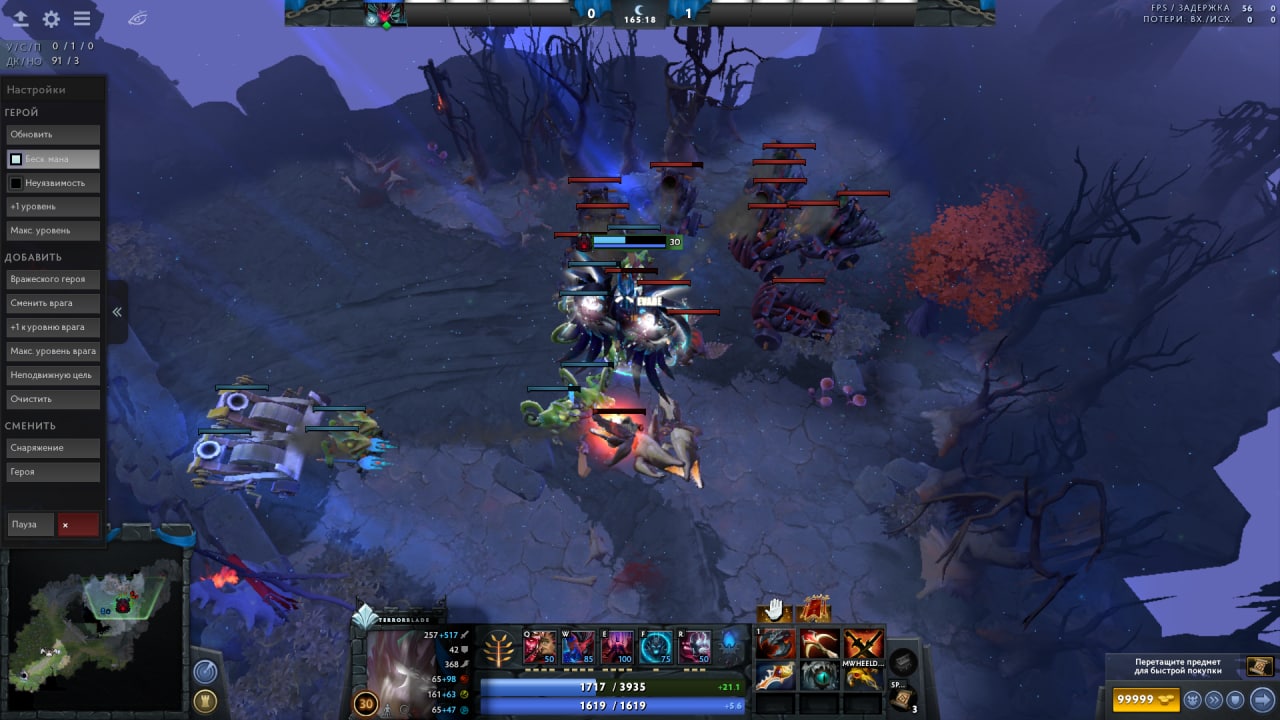The height and width of the screenshot is (720, 1280).
Task: Add an enemy hero with Вражеского героя
Action: click(53, 279)
